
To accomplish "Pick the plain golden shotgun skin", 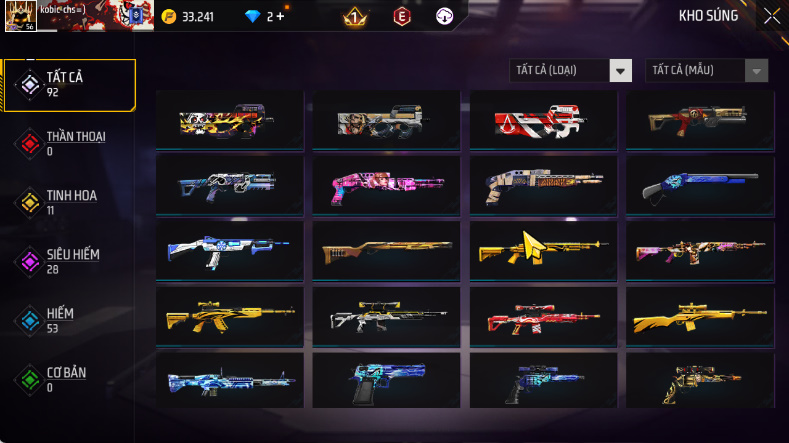I will tap(388, 252).
